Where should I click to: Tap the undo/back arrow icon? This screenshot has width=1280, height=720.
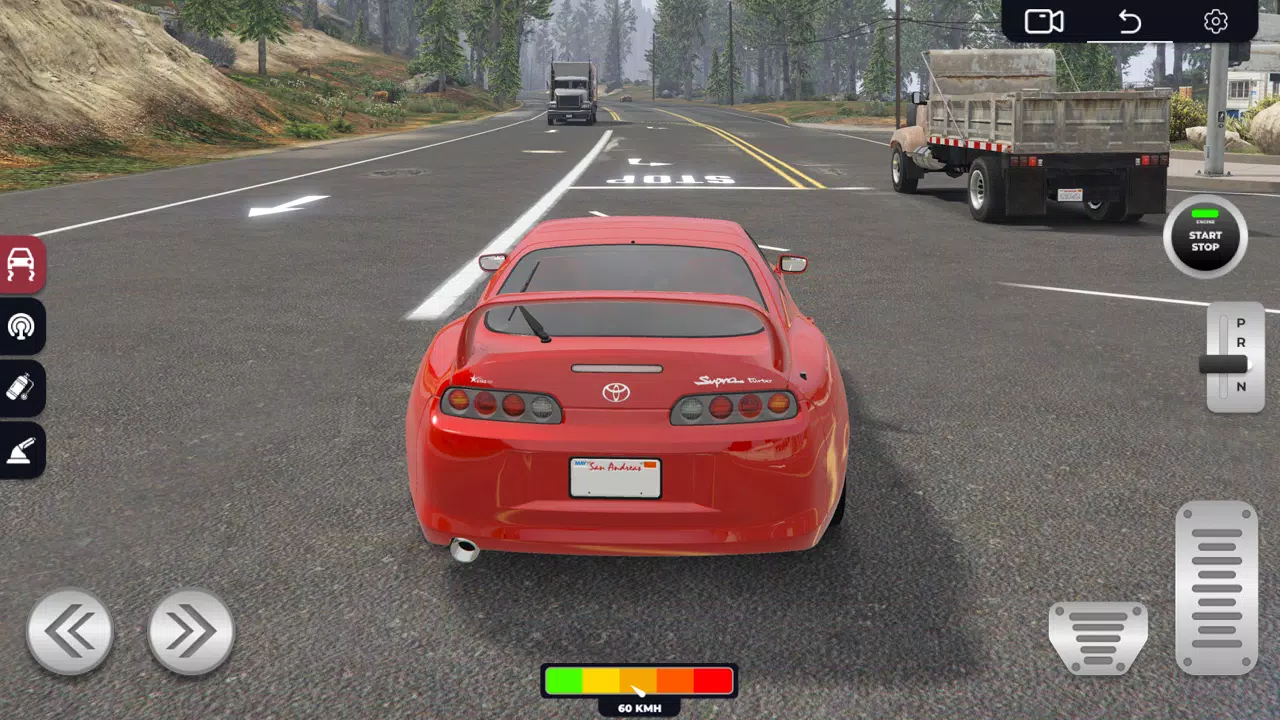click(1129, 20)
